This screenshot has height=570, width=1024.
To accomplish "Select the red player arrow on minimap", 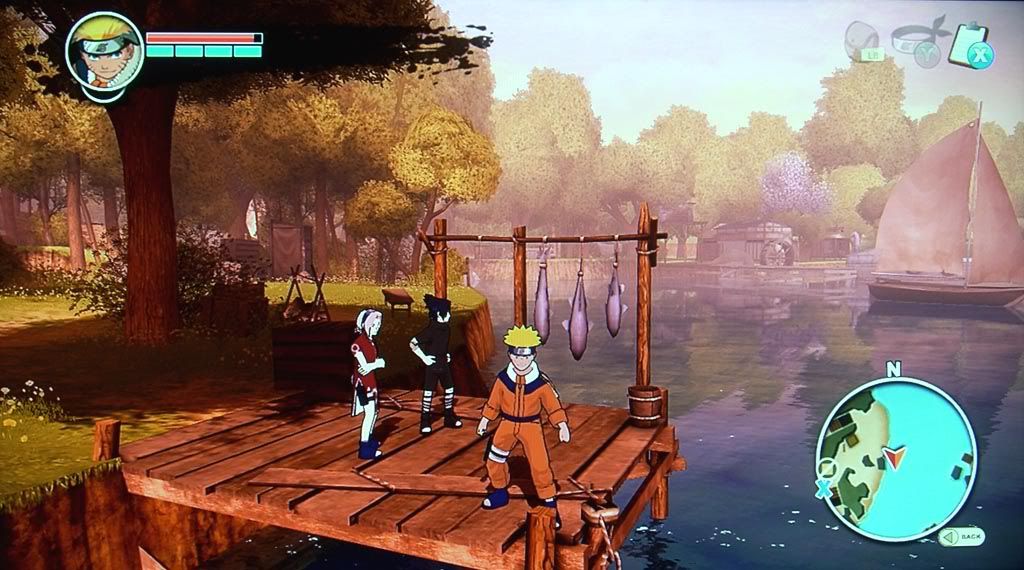I will tap(894, 458).
